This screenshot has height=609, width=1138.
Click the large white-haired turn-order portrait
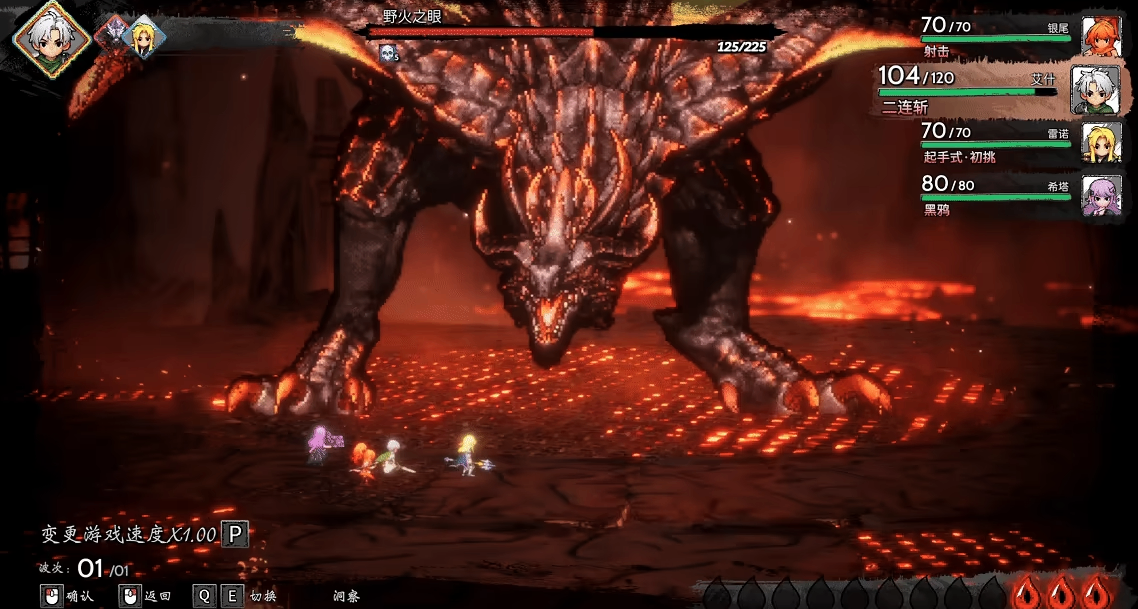(x=50, y=37)
